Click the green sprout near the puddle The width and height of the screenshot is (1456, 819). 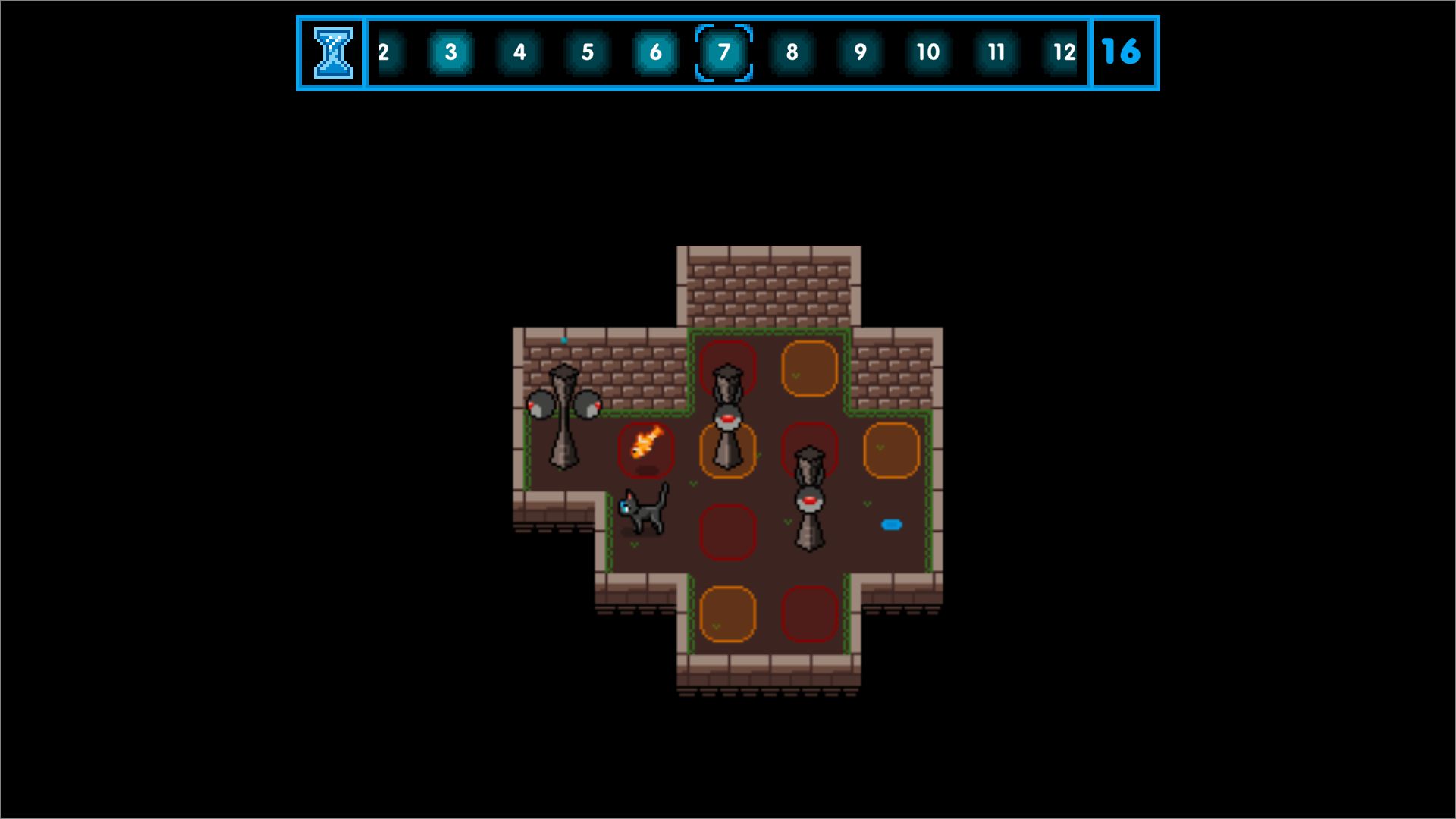tap(866, 503)
